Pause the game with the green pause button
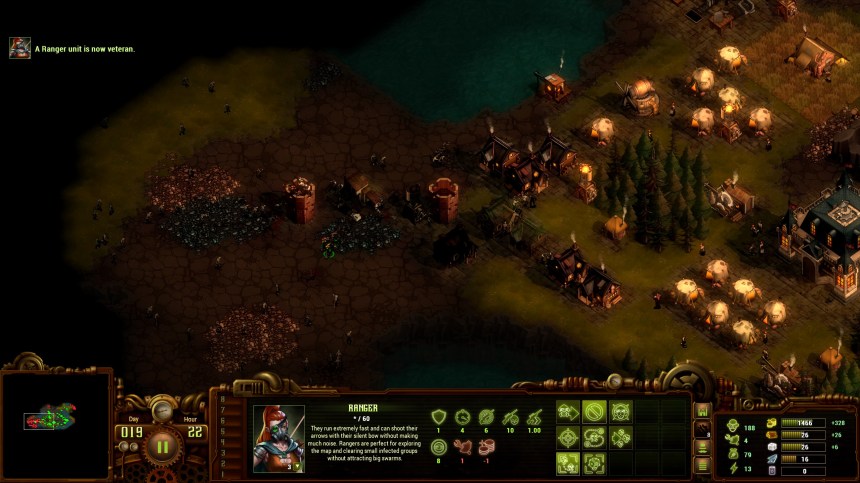 (162, 446)
